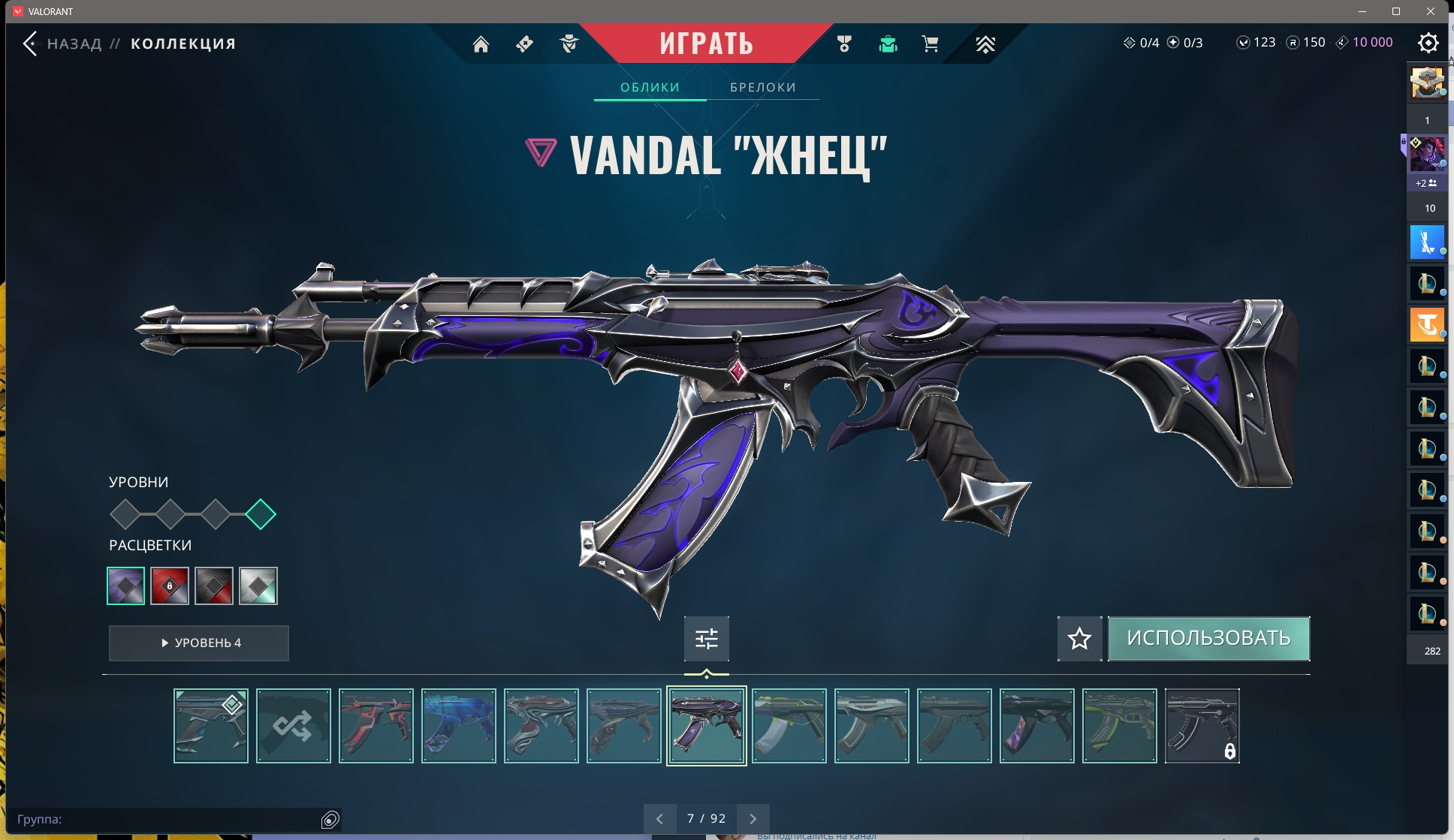Choose the locked Vandal skin thumbnail
Viewport: 1454px width, 840px height.
[x=1202, y=726]
